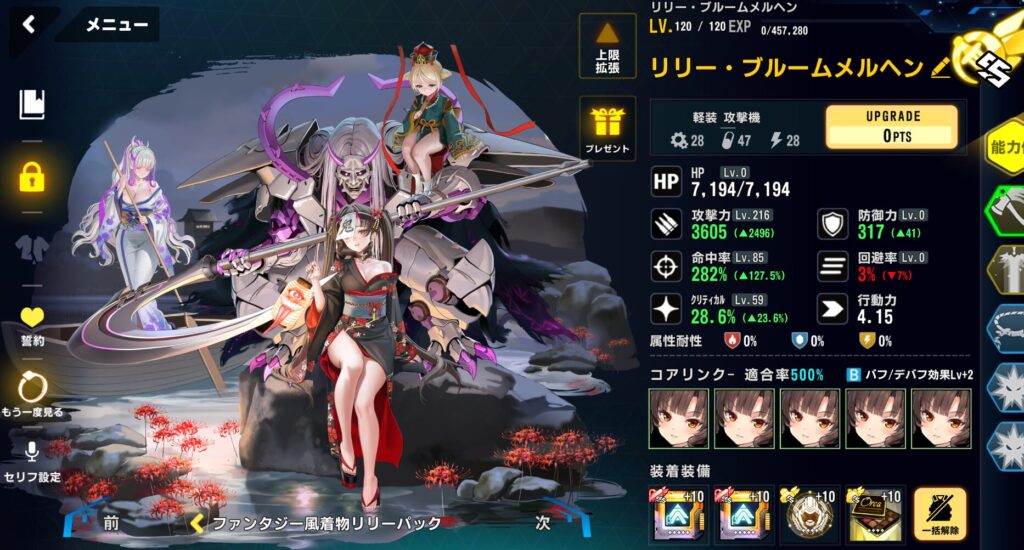Click the UPGRADE 0PTS button

pyautogui.click(x=891, y=127)
